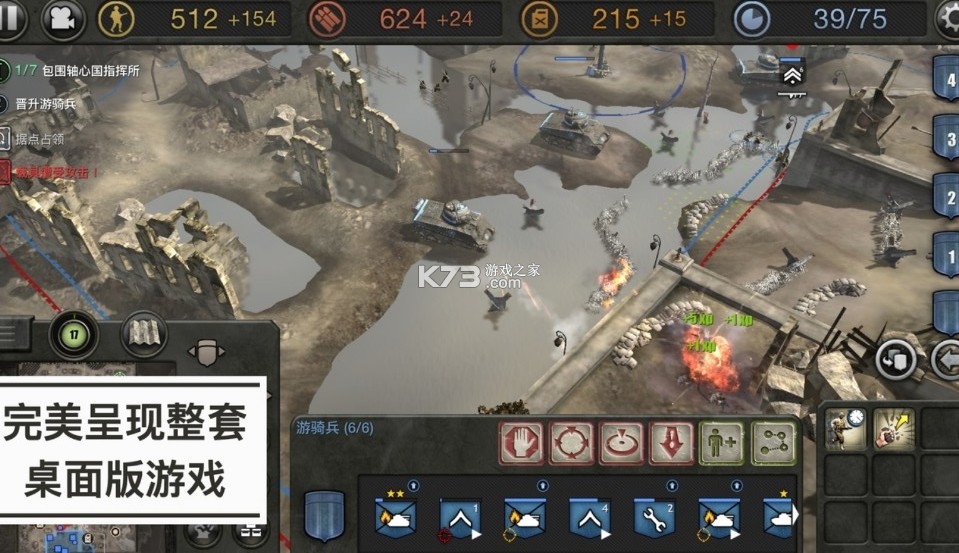This screenshot has height=553, width=959.
Task: Open the tactical map button
Action: (x=143, y=334)
